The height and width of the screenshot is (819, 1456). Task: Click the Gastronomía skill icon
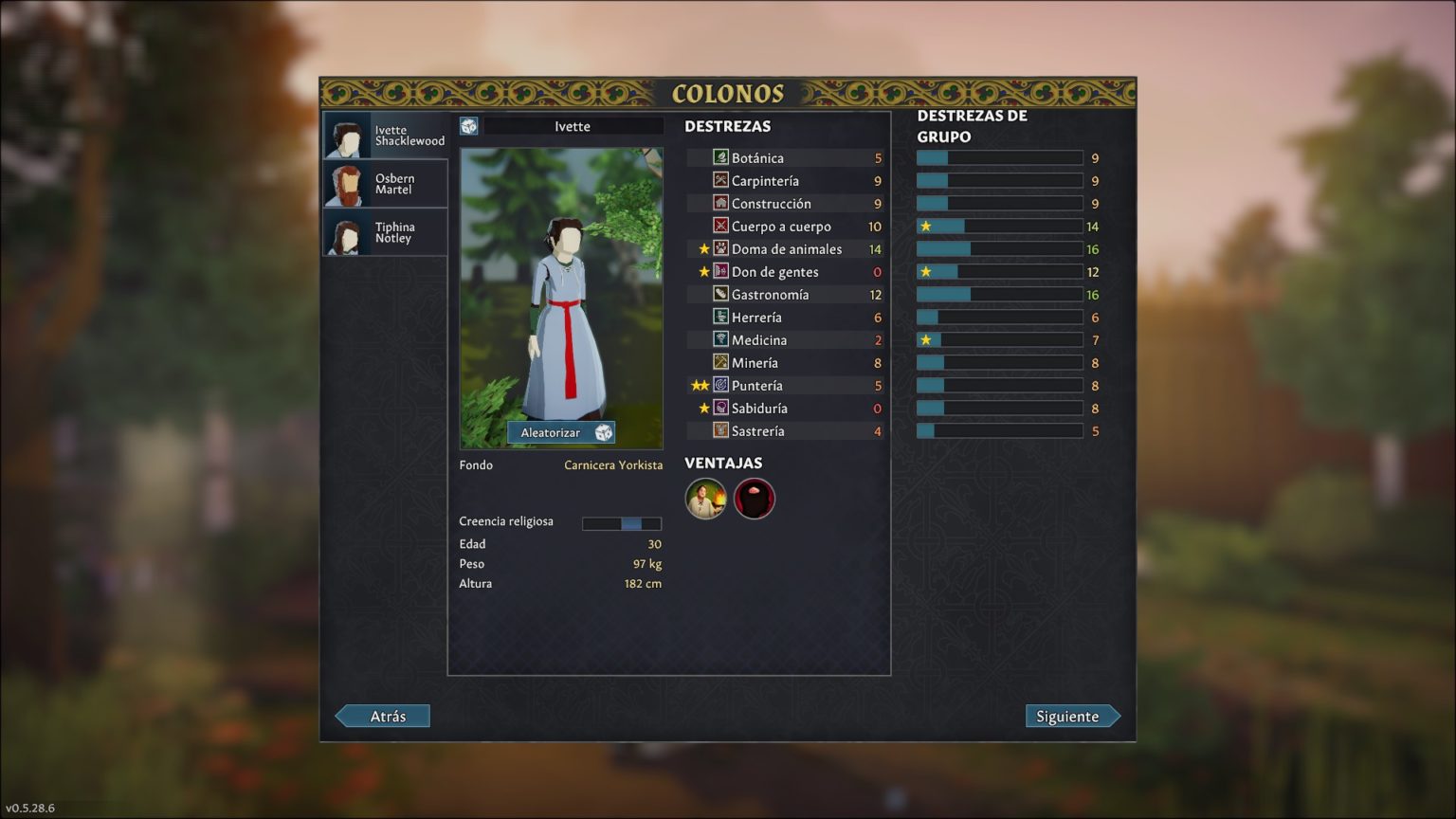[x=720, y=294]
